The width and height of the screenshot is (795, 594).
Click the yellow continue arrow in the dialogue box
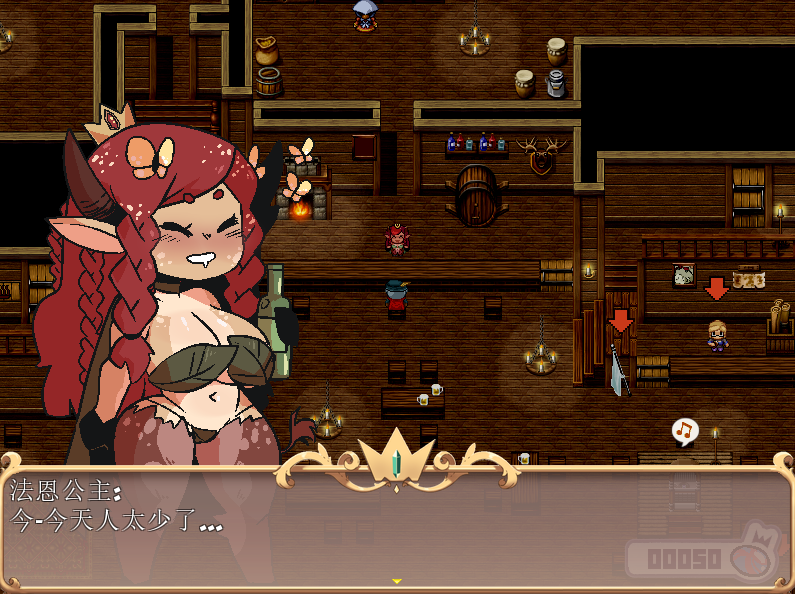click(x=397, y=581)
